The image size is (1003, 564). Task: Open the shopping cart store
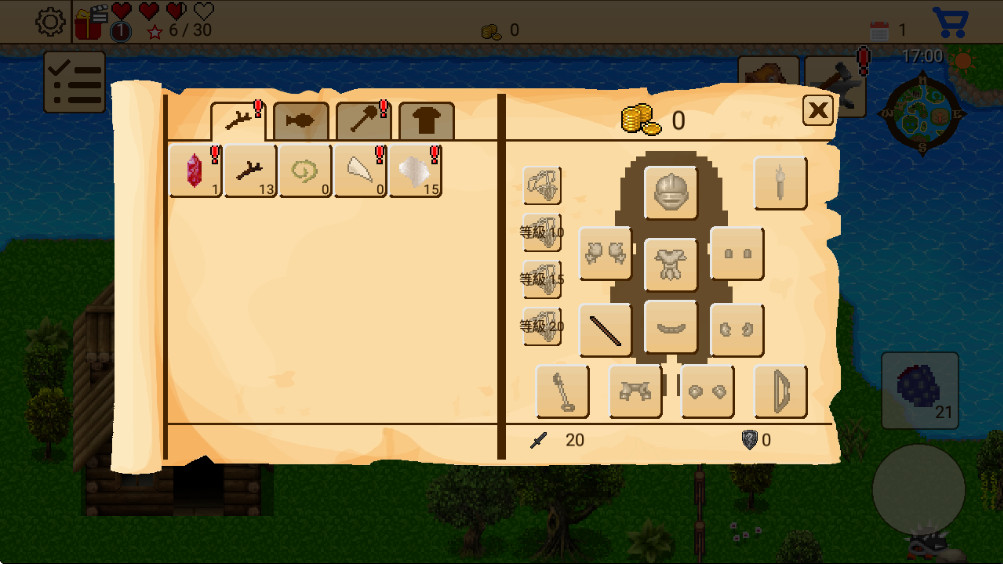[949, 22]
